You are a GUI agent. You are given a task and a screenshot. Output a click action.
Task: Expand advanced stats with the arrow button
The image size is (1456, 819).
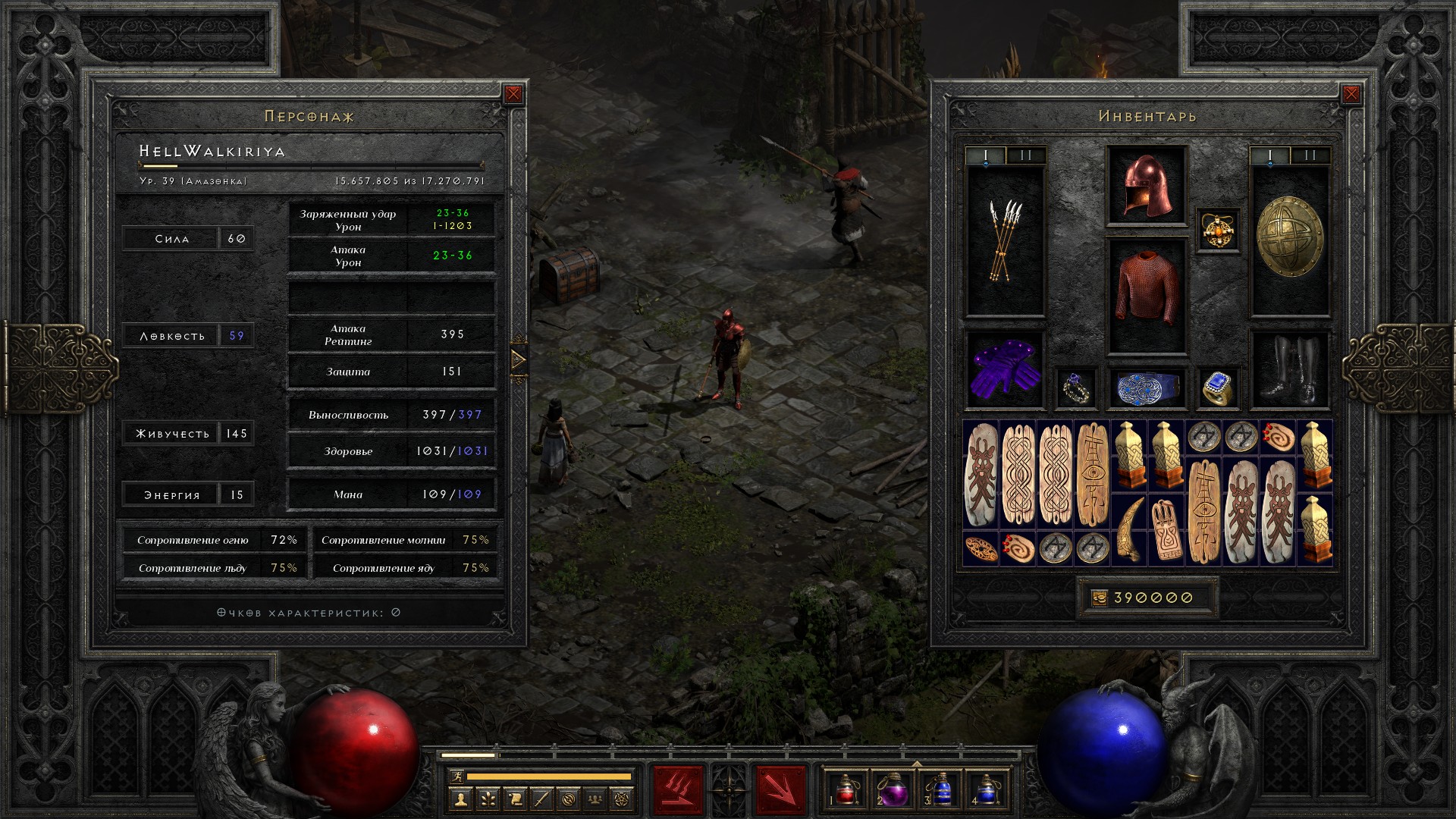click(519, 359)
